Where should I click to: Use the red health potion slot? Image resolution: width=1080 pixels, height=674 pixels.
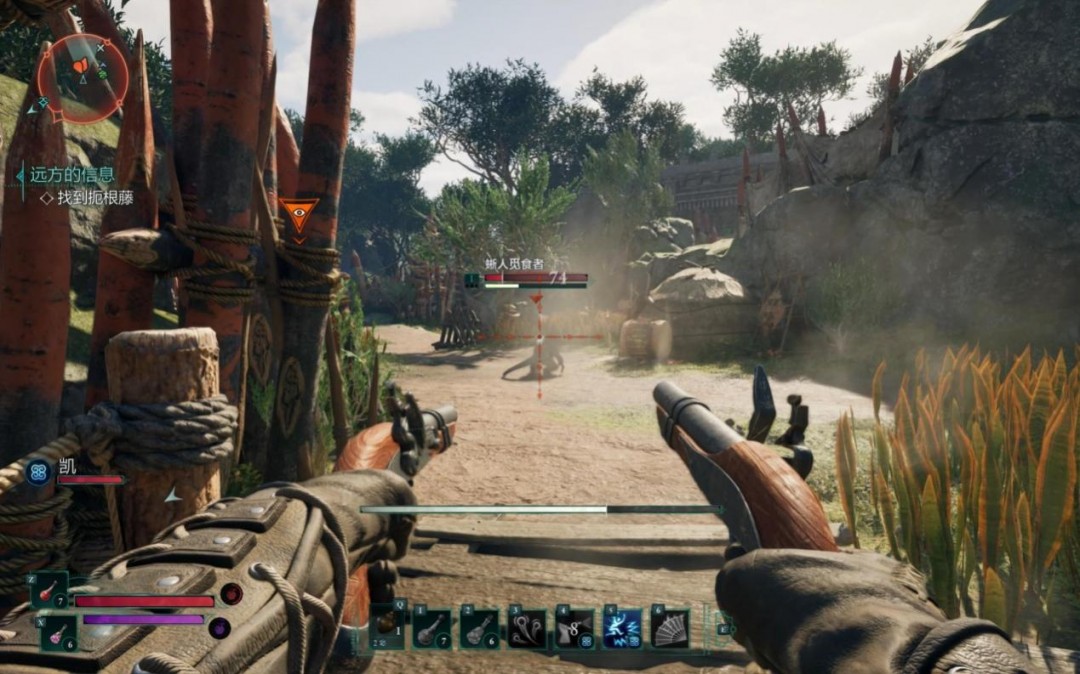pyautogui.click(x=50, y=590)
